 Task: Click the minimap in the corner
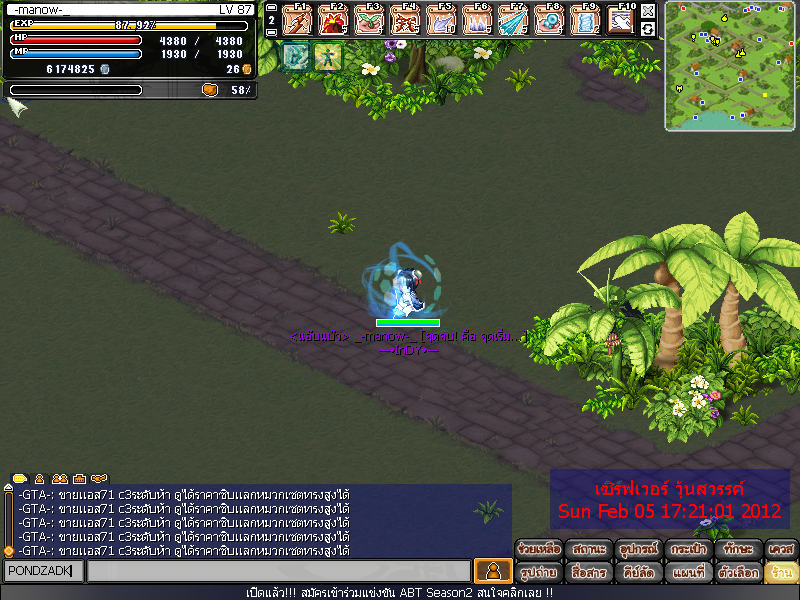[x=731, y=66]
